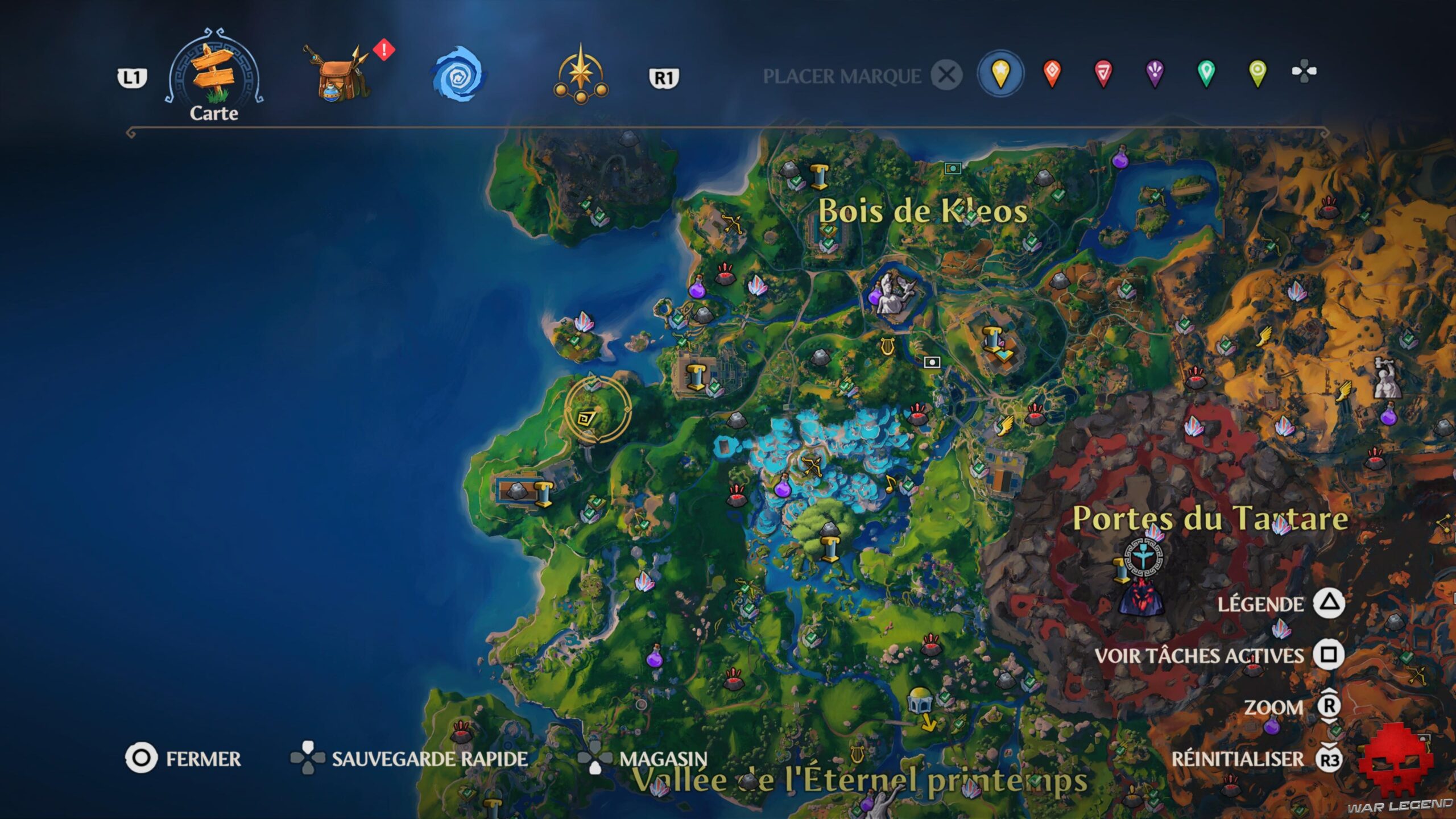Toggle the yellow favorite marker pin
This screenshot has width=1456, height=819.
(x=1001, y=73)
